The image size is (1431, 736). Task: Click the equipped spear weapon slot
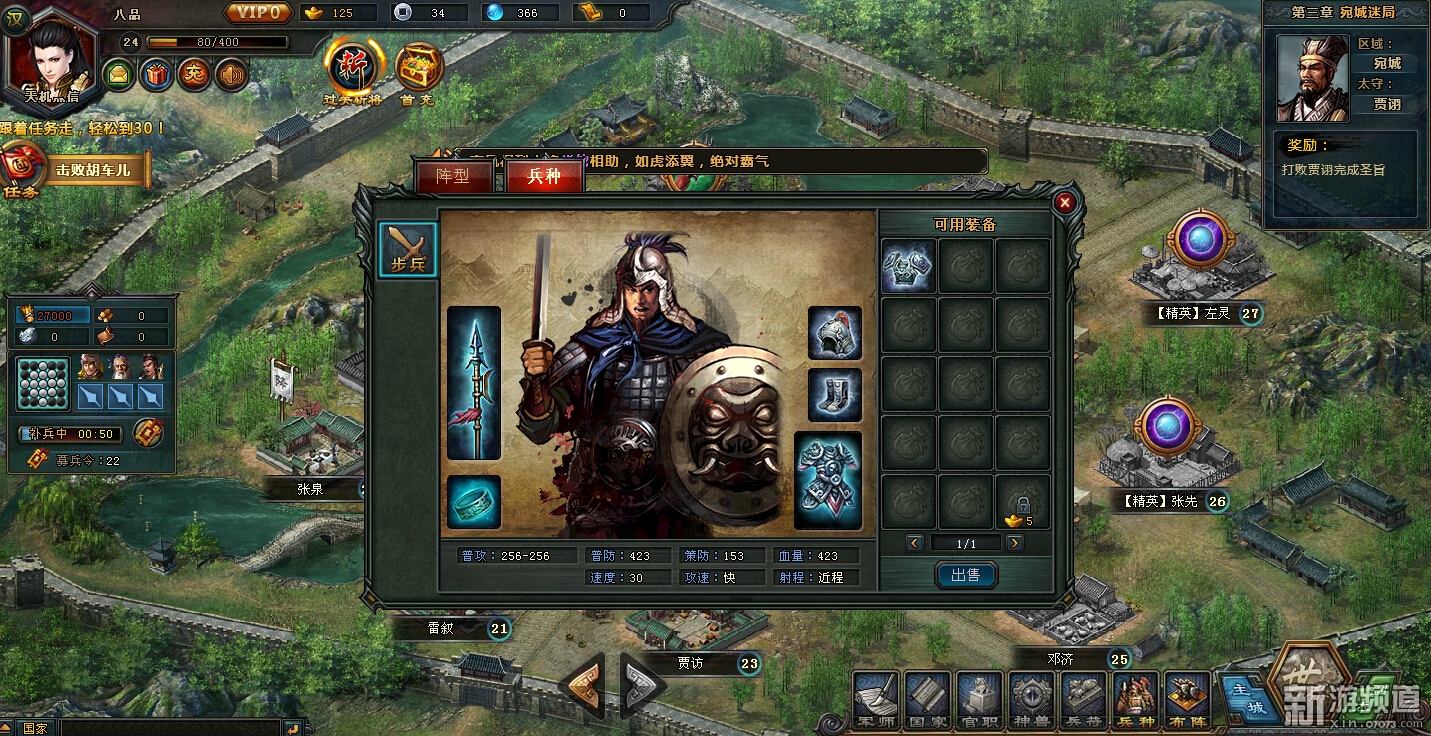(x=474, y=383)
